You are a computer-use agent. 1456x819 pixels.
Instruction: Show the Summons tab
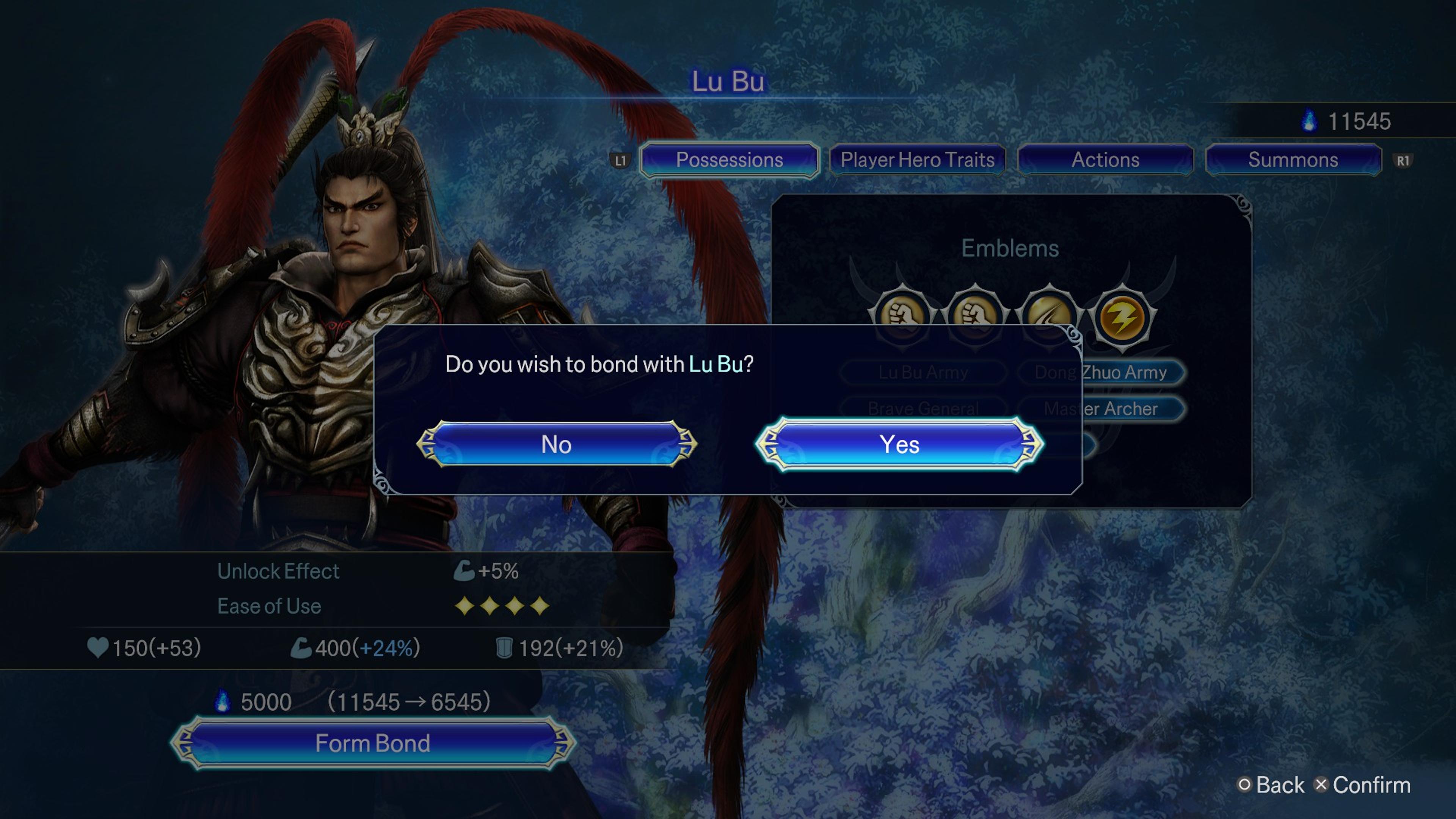[1293, 160]
